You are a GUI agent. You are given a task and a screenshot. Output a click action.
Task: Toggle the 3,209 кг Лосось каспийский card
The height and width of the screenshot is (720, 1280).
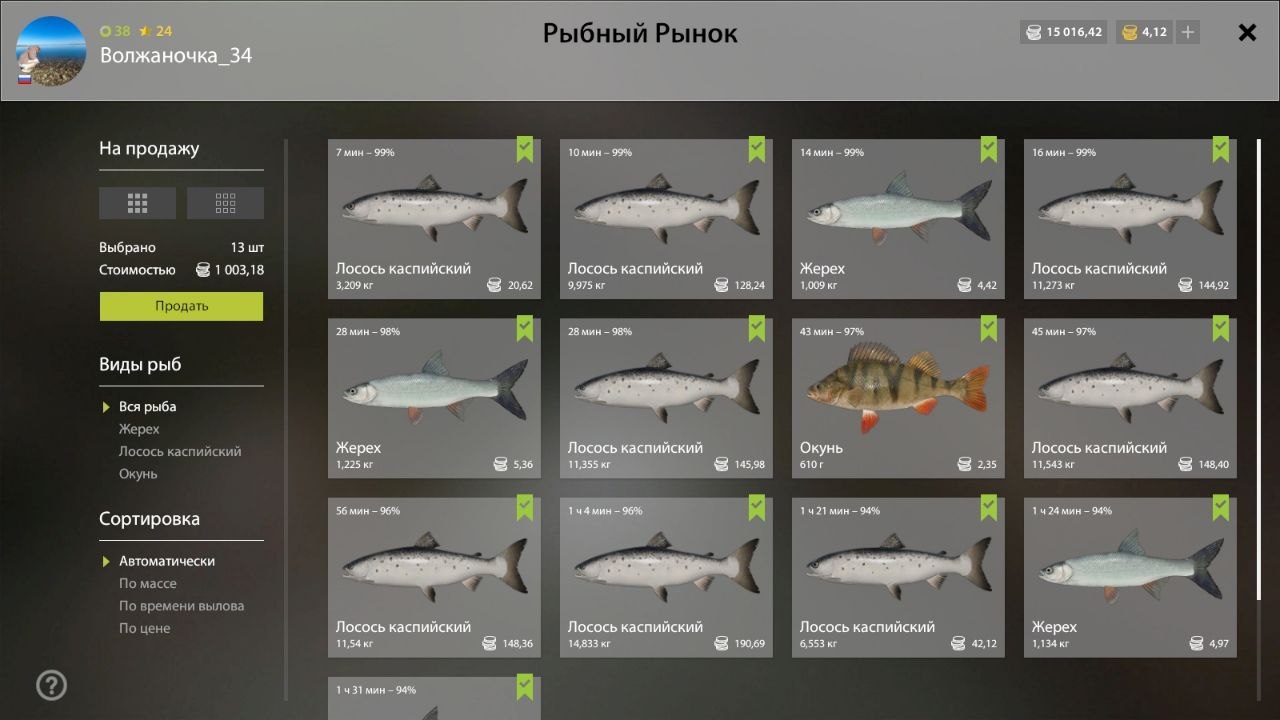tap(434, 219)
